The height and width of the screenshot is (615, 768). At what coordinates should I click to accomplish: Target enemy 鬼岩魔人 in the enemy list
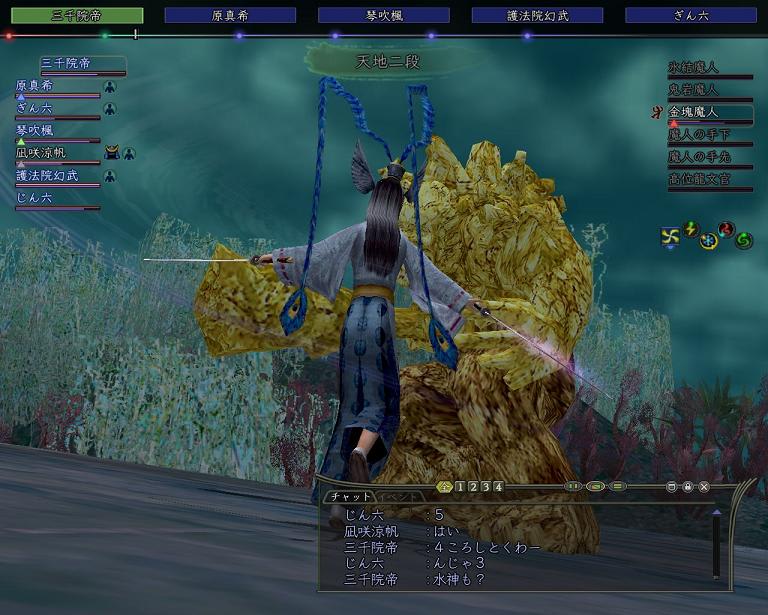693,90
